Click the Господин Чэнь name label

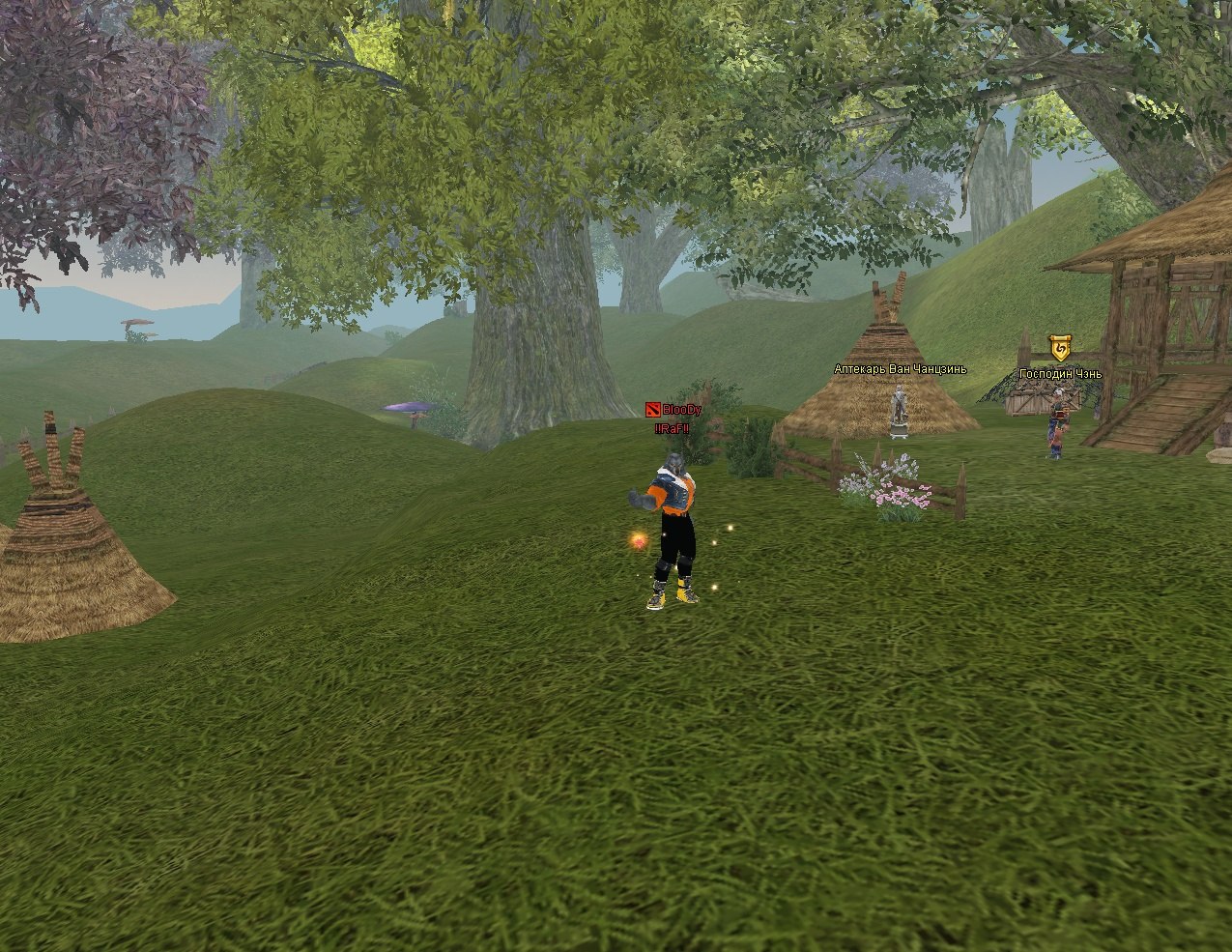(1060, 374)
